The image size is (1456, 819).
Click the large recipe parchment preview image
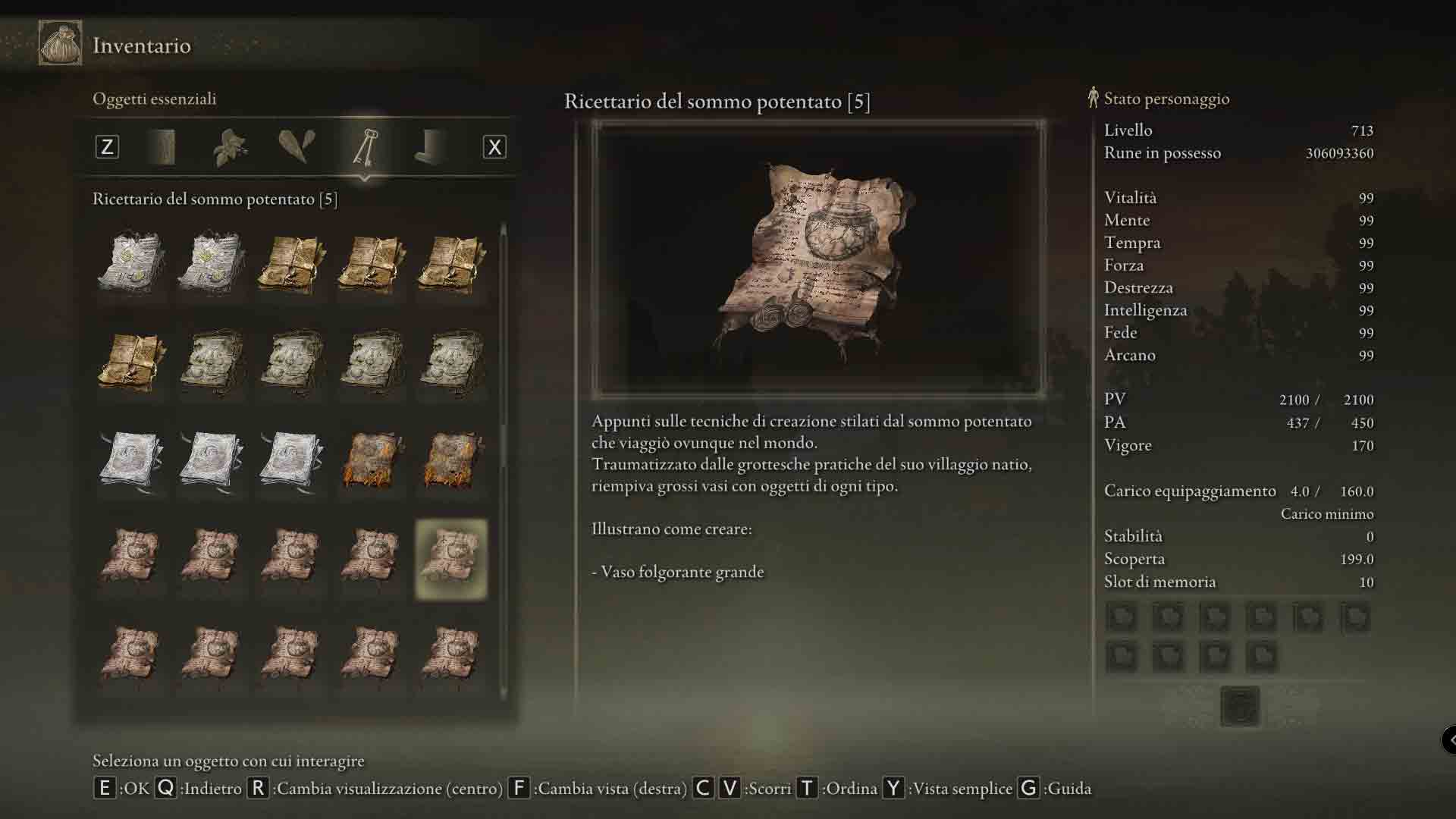818,259
